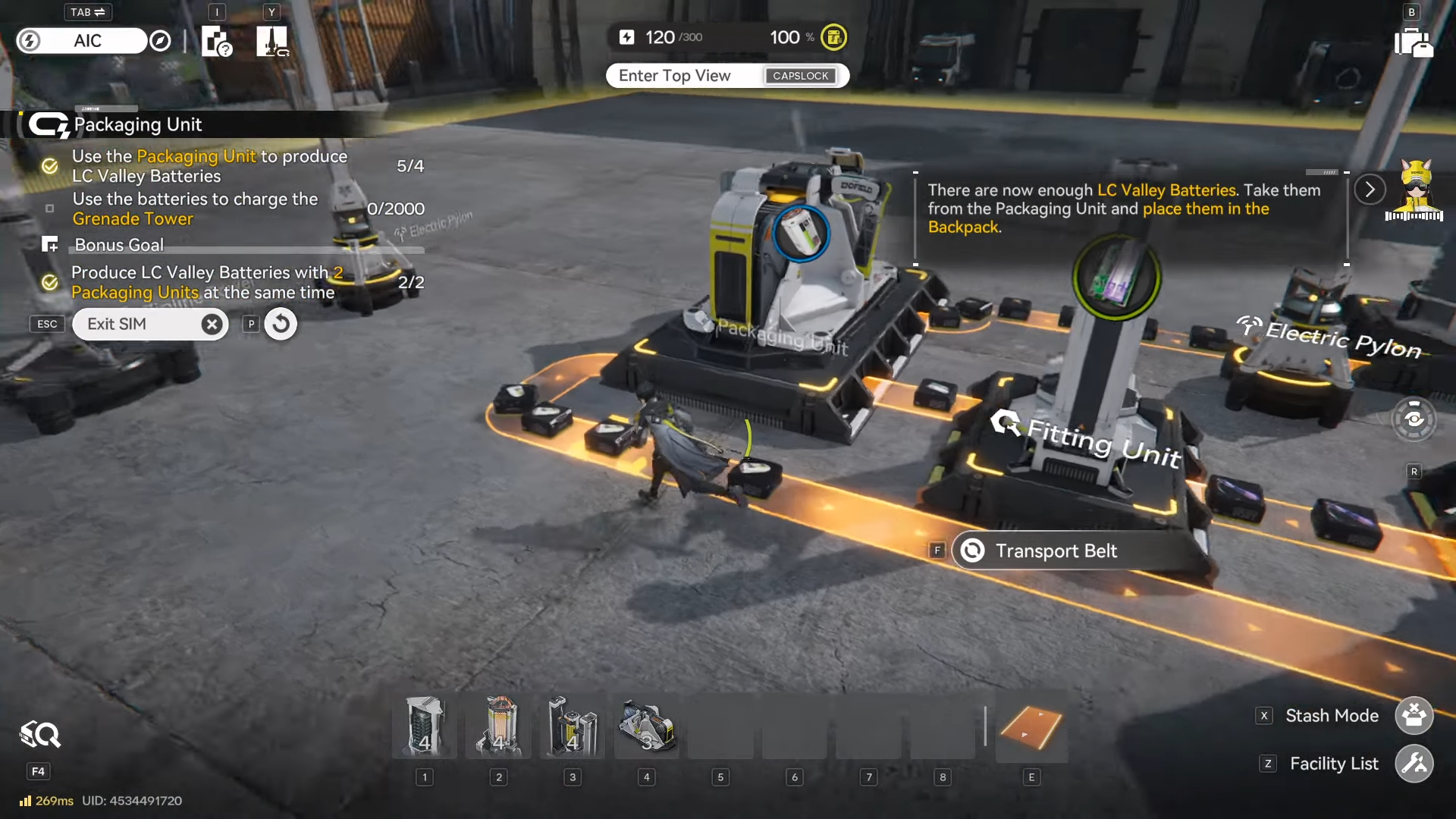Open the tower icon beside the blueprint help
Viewport: 1456px width, 819px height.
(271, 41)
